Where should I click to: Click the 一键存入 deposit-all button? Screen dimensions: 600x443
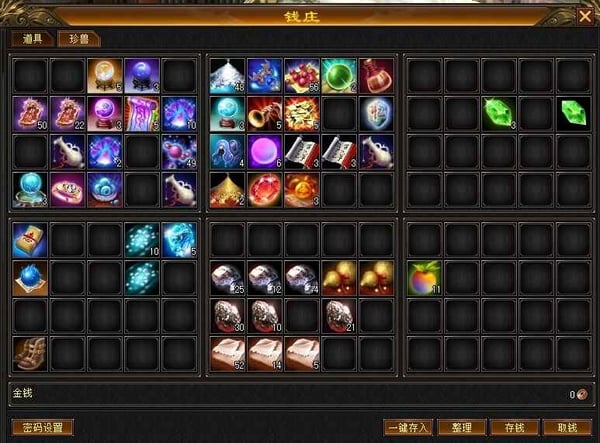tap(406, 427)
